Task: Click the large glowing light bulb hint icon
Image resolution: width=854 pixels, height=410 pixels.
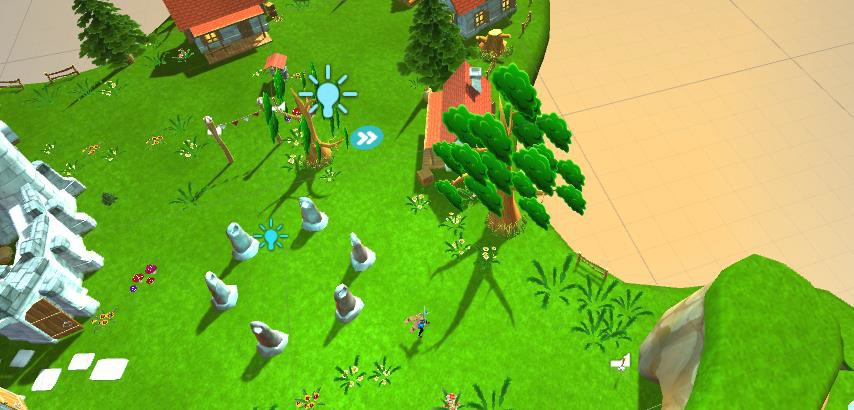Action: 327,94
